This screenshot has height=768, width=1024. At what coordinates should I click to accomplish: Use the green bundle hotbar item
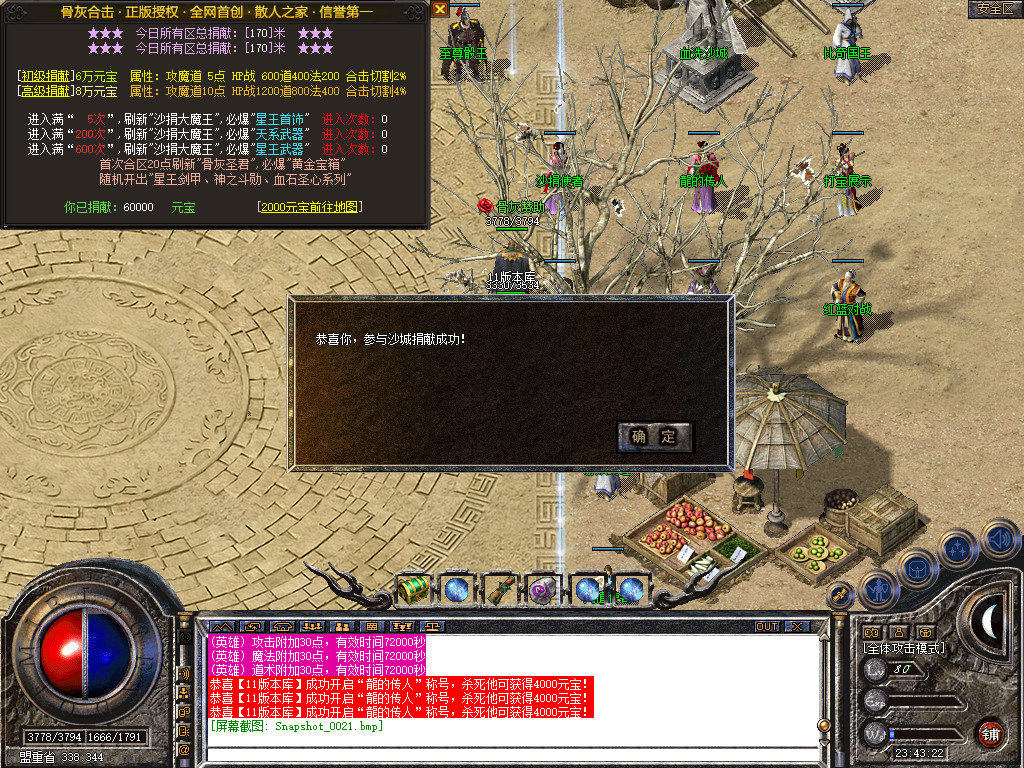[x=499, y=590]
